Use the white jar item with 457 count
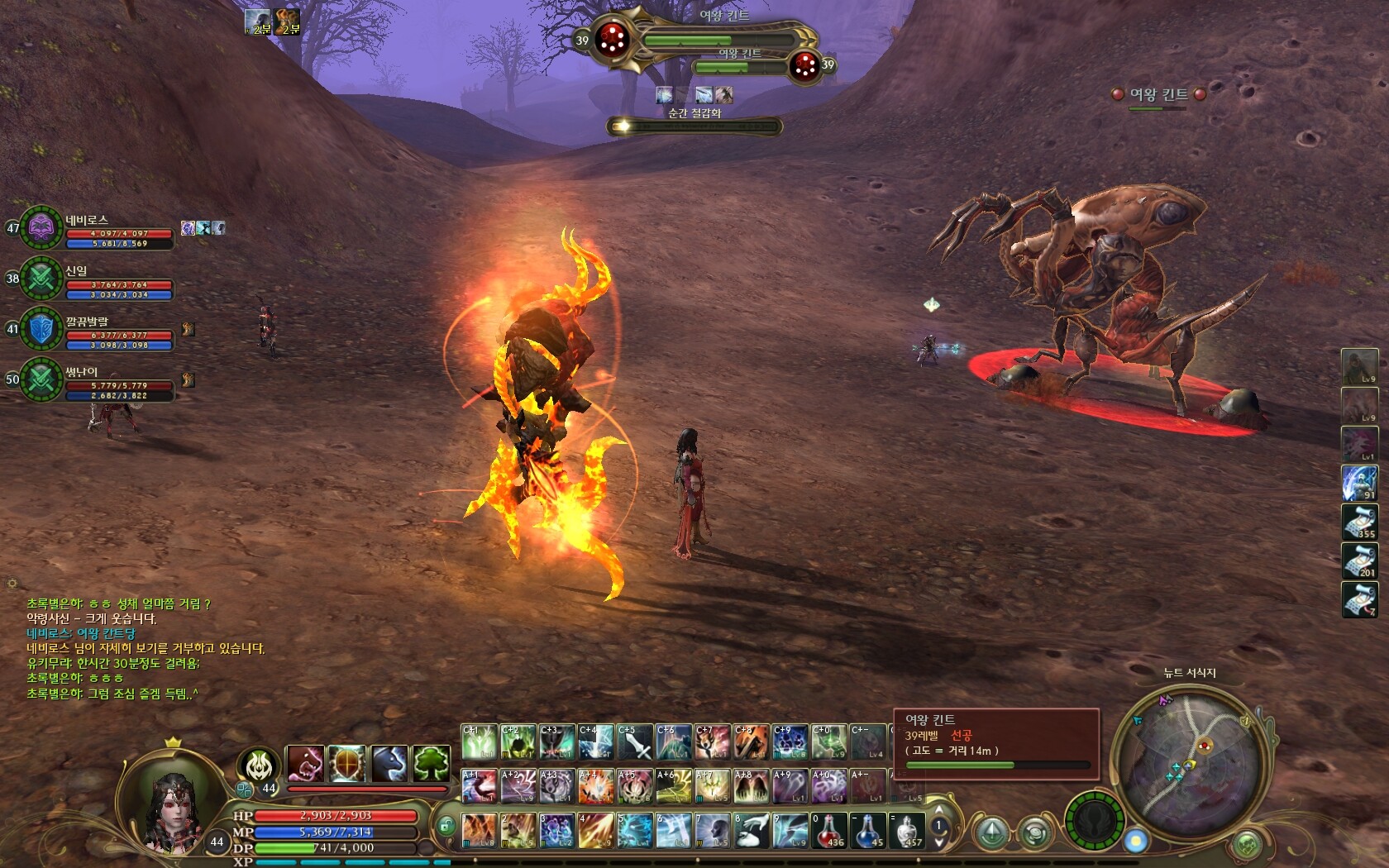 [906, 829]
